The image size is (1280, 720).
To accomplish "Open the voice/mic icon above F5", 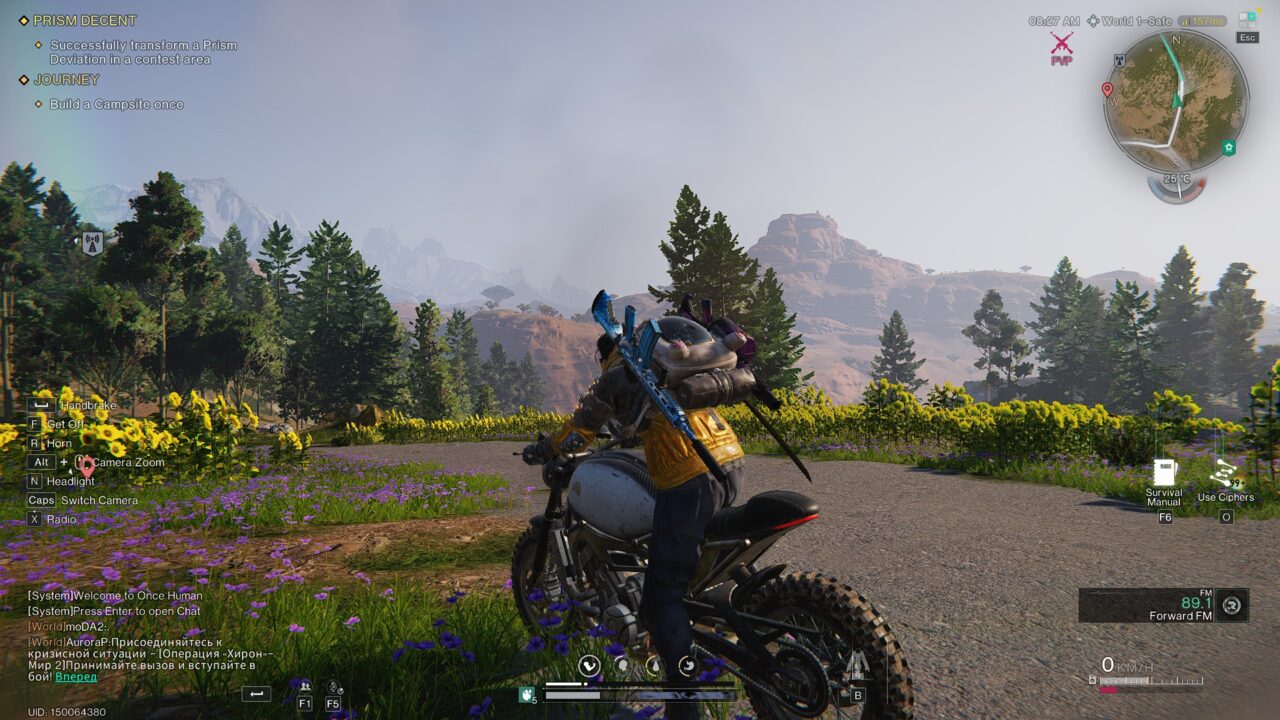I will coord(333,687).
